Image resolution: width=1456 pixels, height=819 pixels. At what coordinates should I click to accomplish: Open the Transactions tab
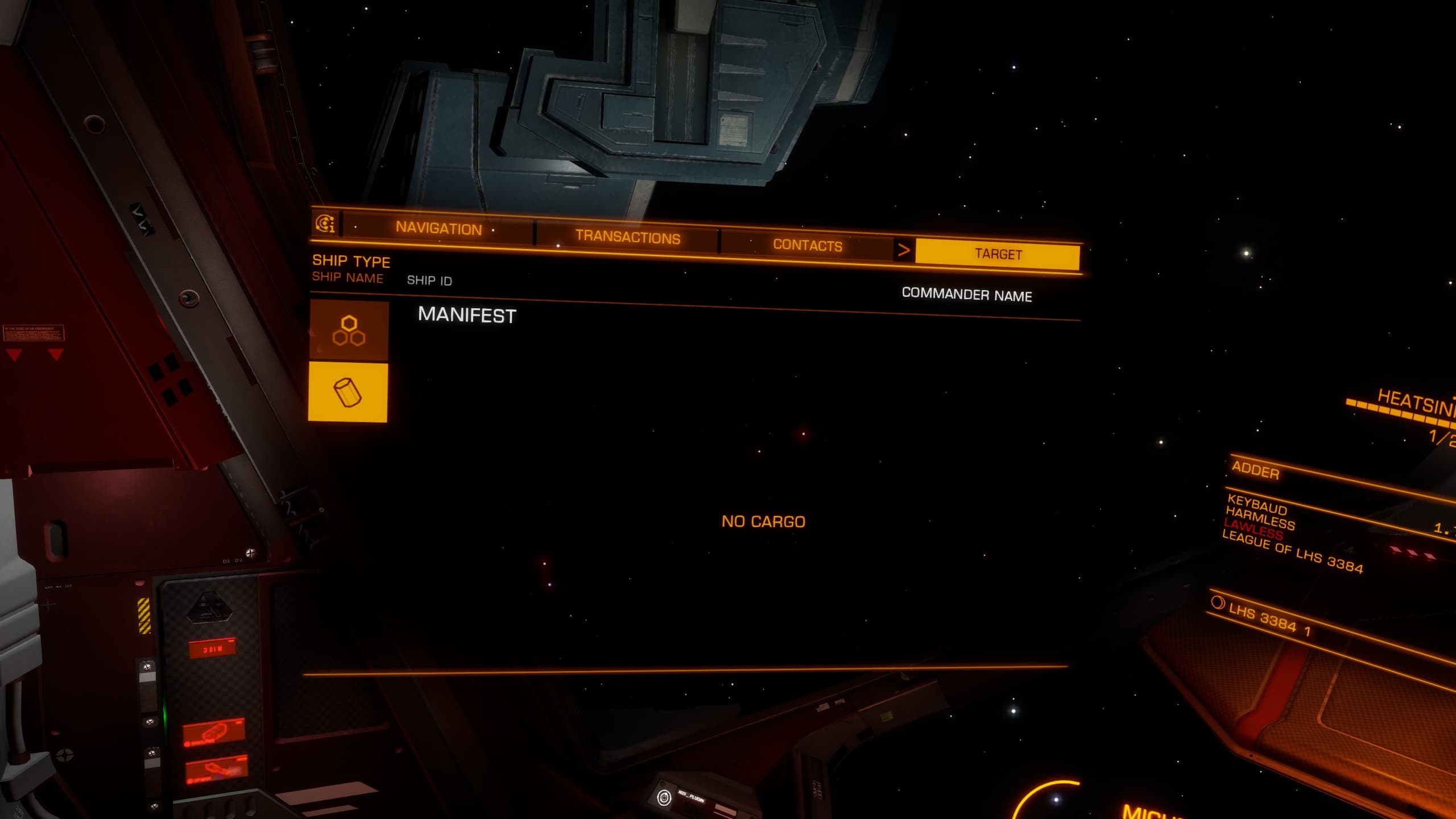click(x=627, y=237)
